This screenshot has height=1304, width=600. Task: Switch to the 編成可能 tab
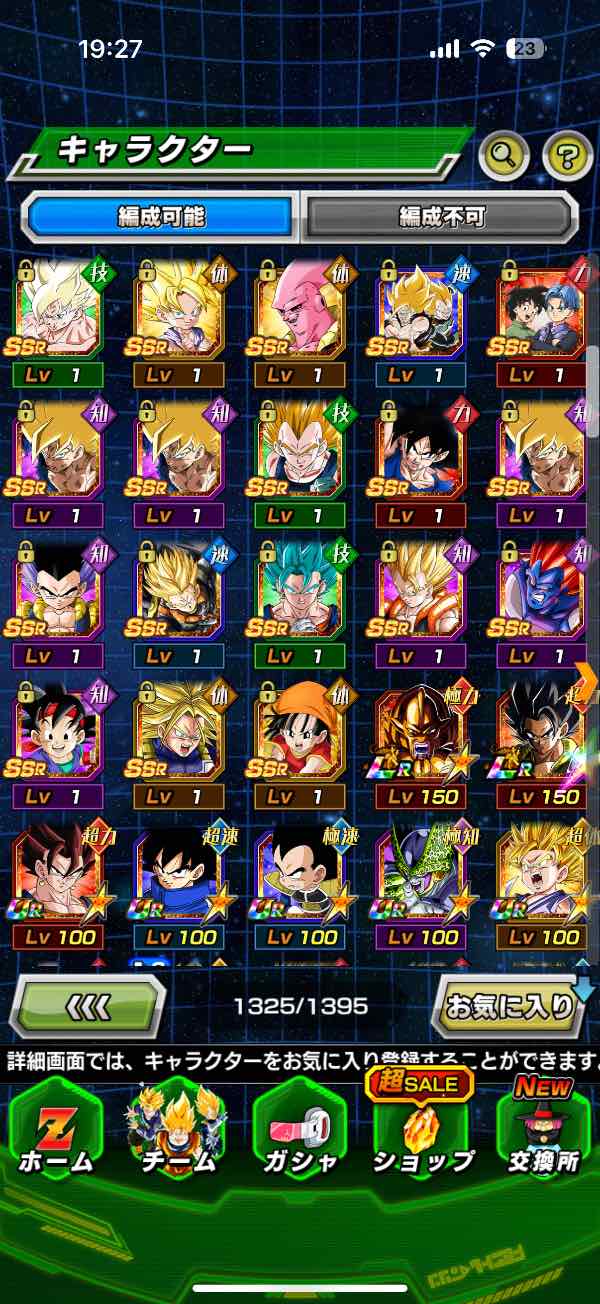[162, 215]
